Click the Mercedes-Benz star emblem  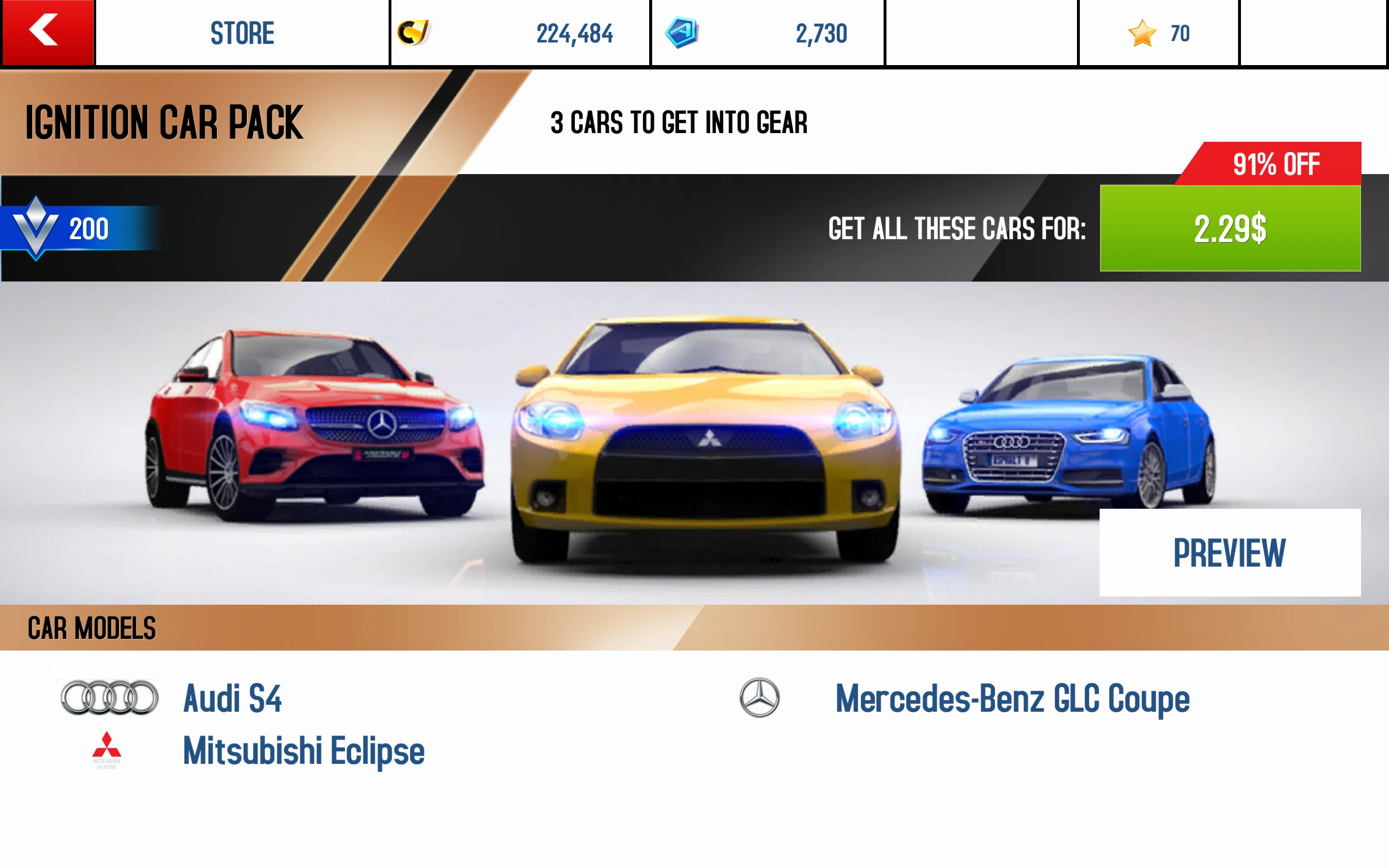coord(759,699)
